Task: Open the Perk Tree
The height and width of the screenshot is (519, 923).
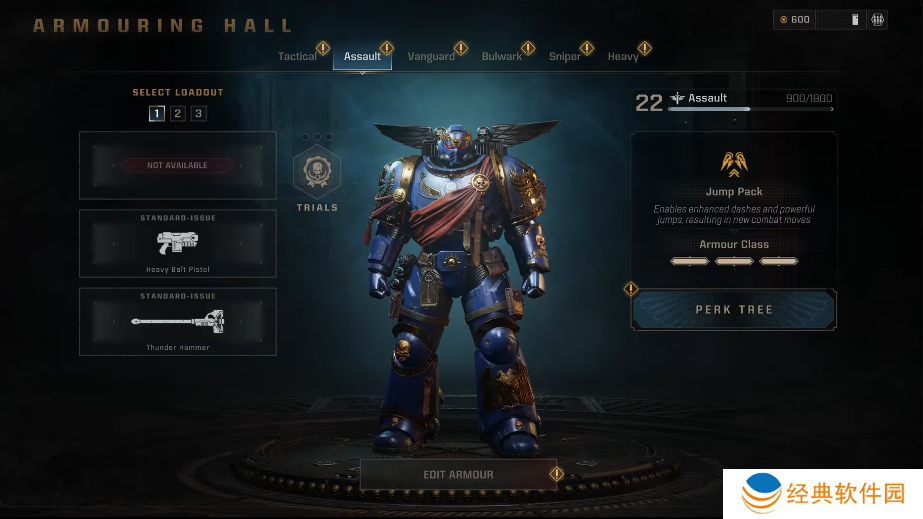Action: click(x=734, y=310)
